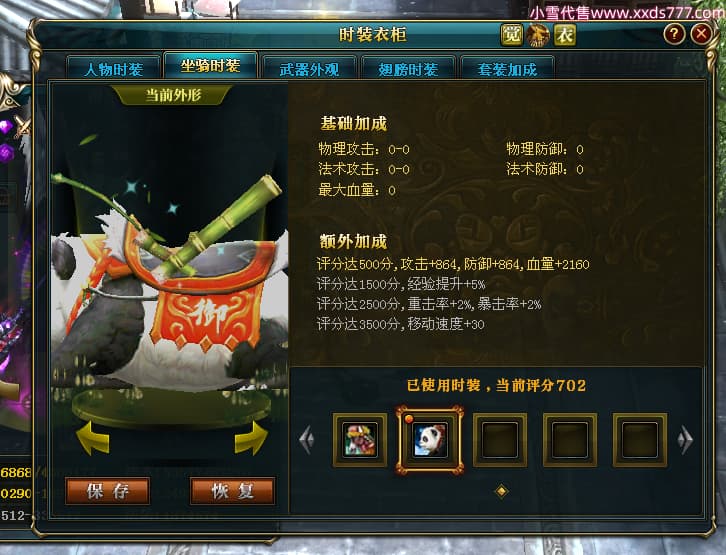Select the 坐骑时装 mount costume tab
Screen dimensions: 726x555
[x=210, y=67]
